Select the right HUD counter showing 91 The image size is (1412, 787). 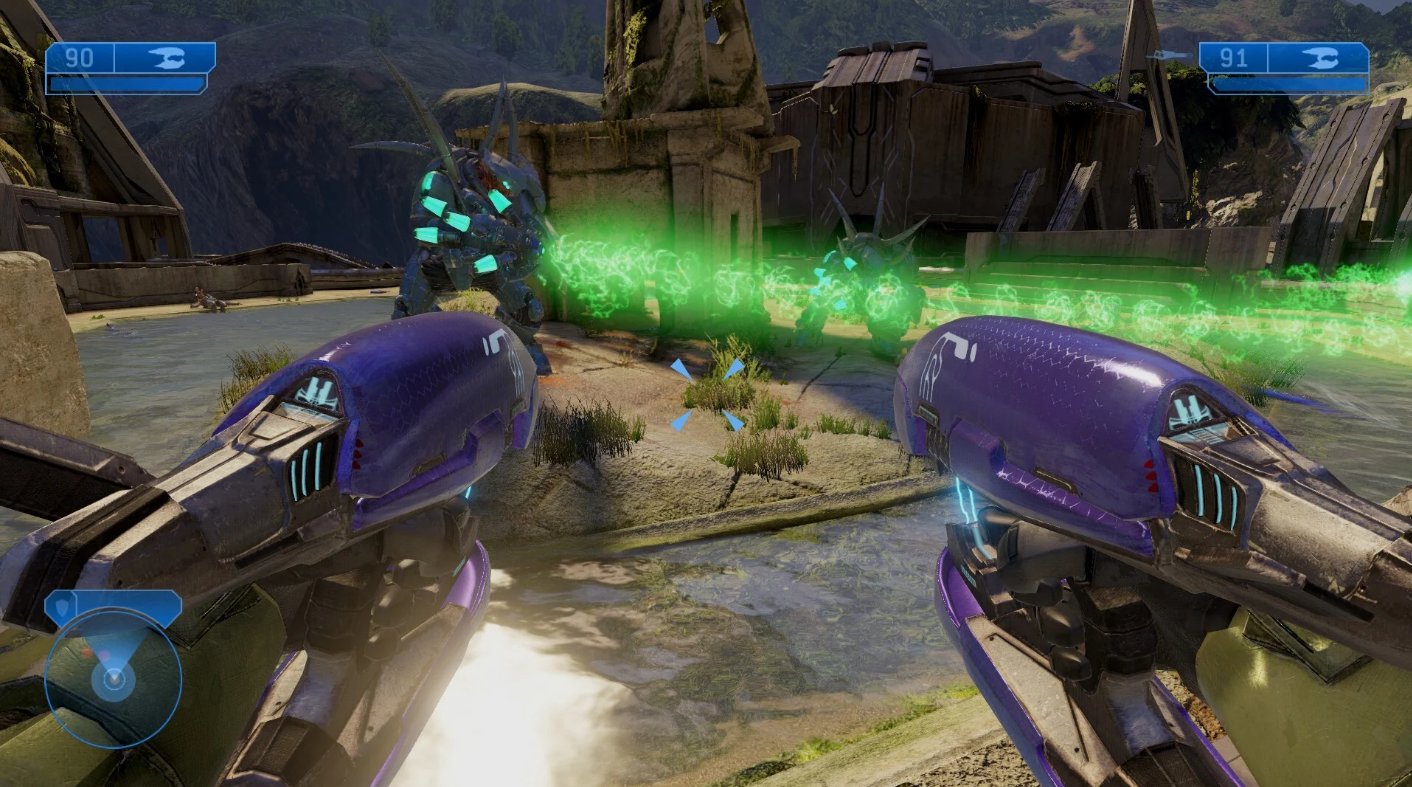pyautogui.click(x=1233, y=59)
